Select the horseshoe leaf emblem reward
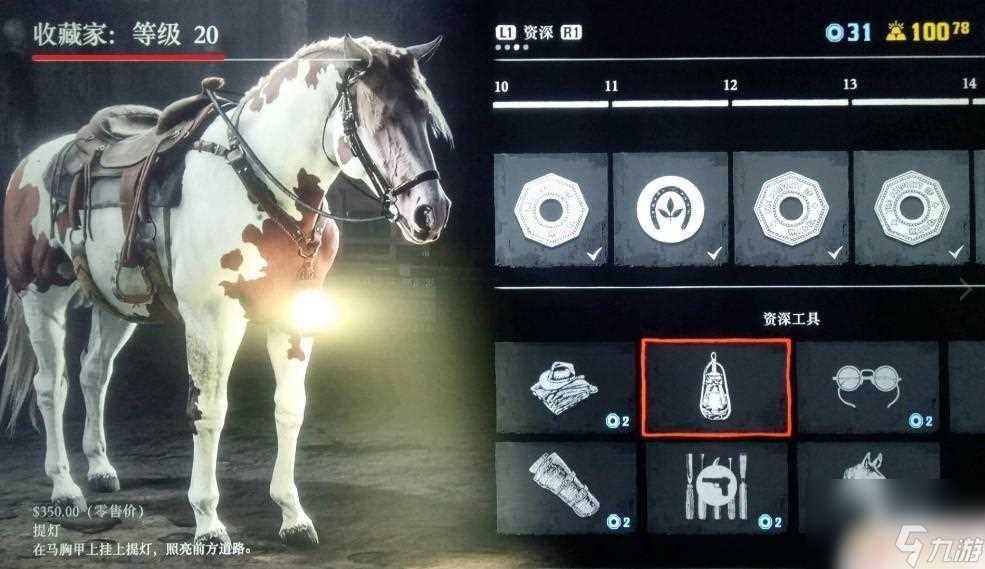The width and height of the screenshot is (985, 569). click(x=670, y=209)
